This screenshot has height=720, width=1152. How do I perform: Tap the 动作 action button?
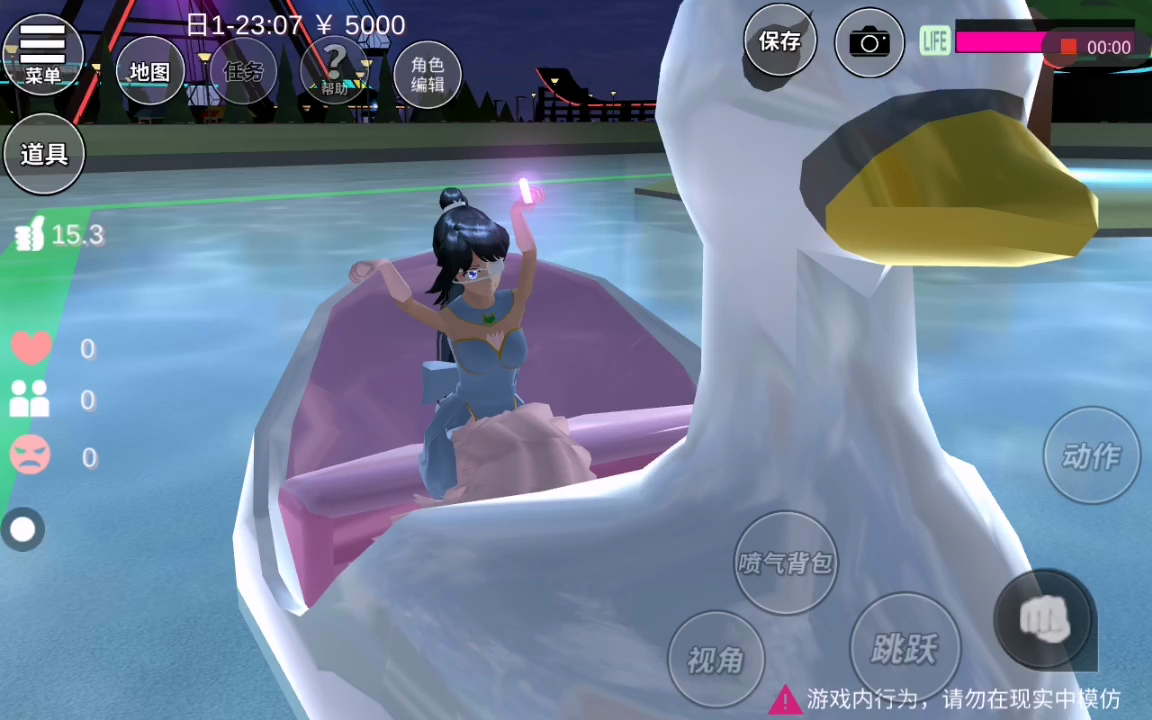pos(1091,456)
